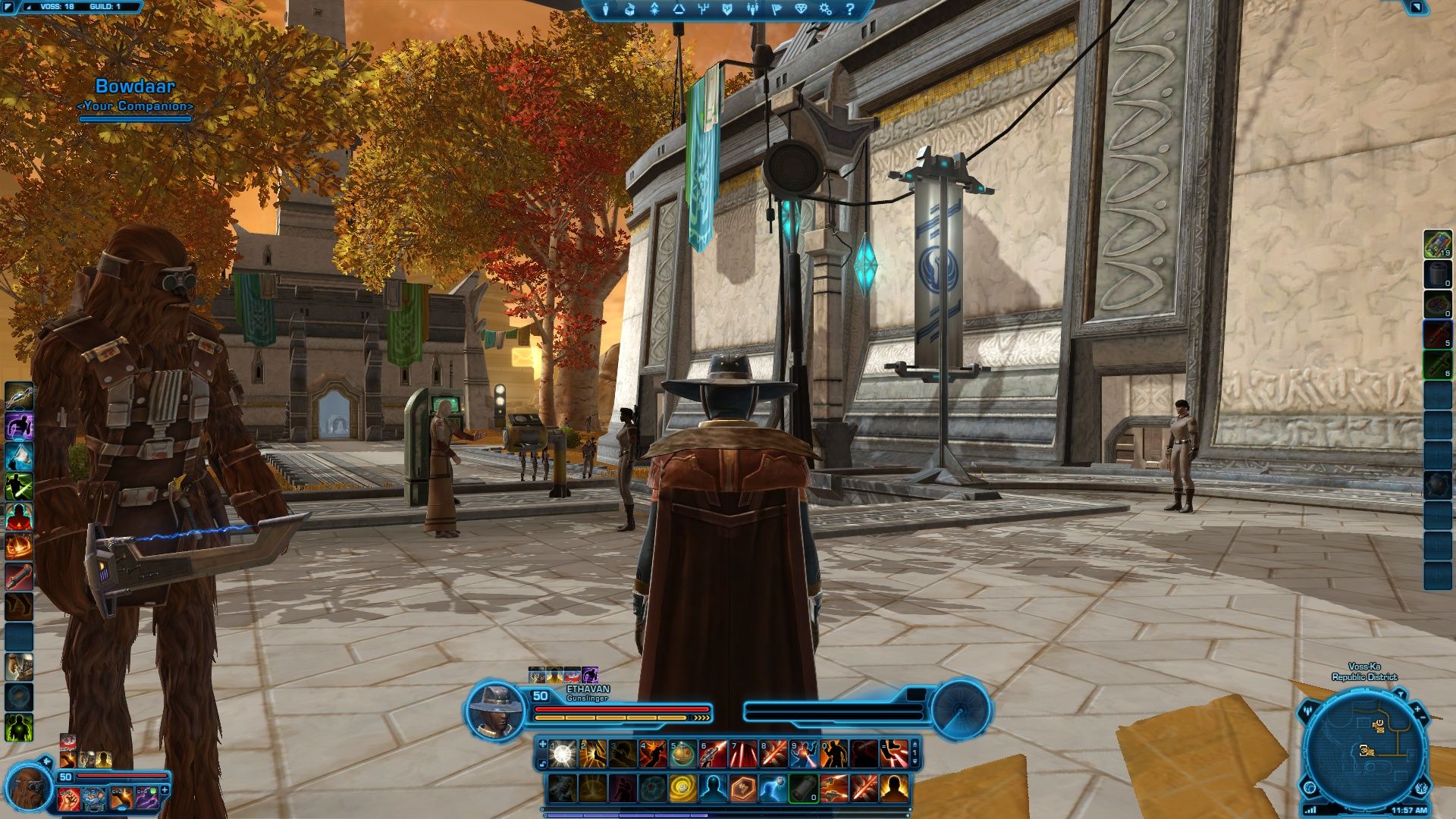
Task: Use the thermal grenade ability in slot 5
Action: [682, 753]
